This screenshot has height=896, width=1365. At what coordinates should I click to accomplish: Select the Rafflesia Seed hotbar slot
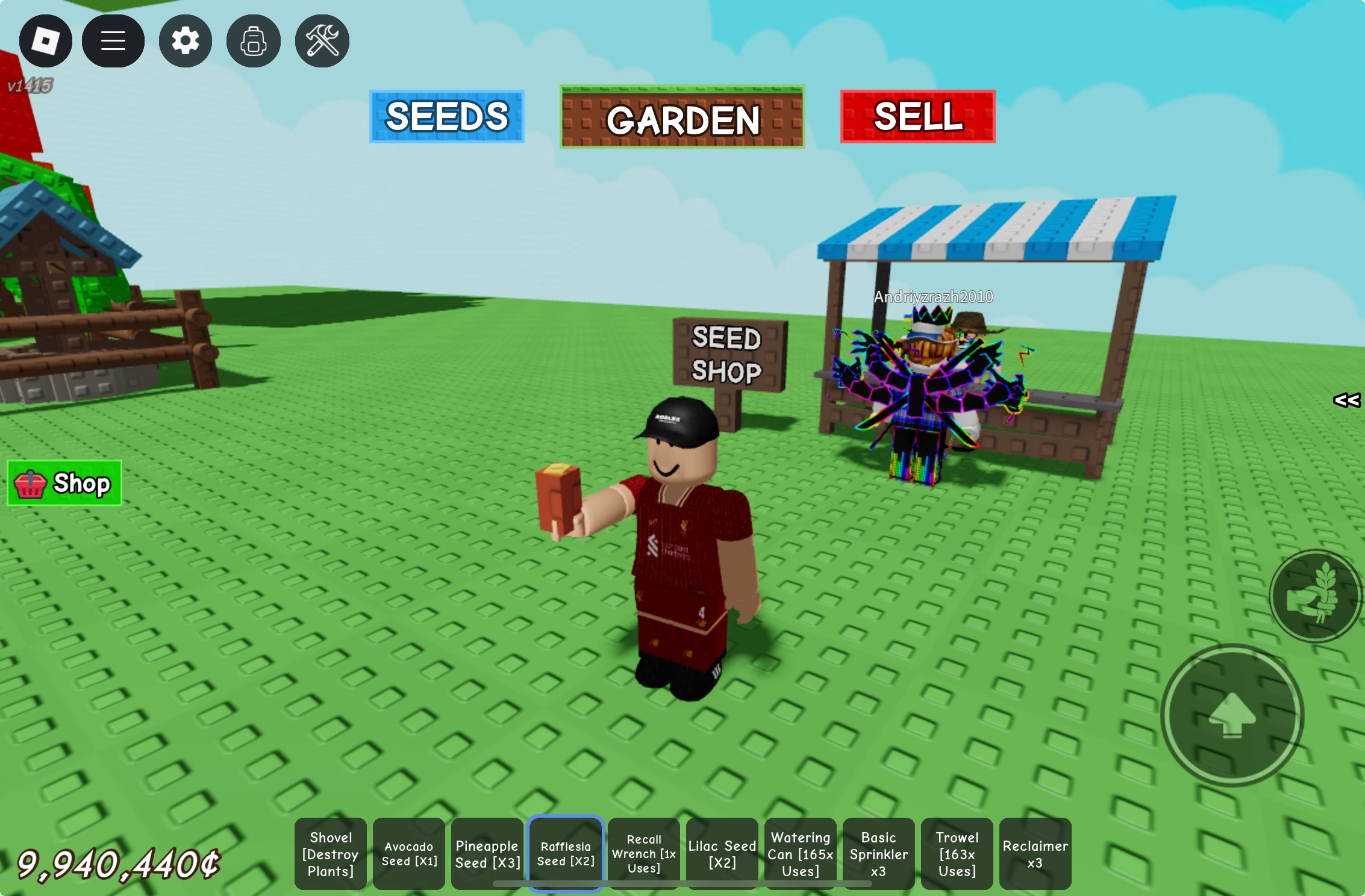click(565, 853)
